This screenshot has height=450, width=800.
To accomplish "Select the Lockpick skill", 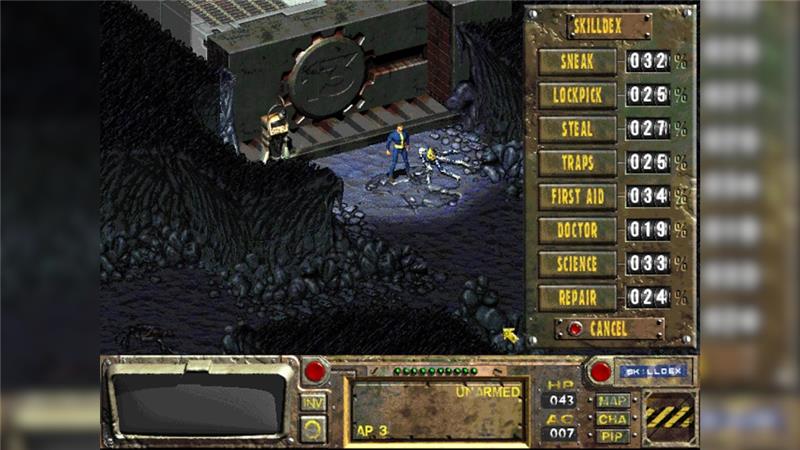I will pos(578,95).
